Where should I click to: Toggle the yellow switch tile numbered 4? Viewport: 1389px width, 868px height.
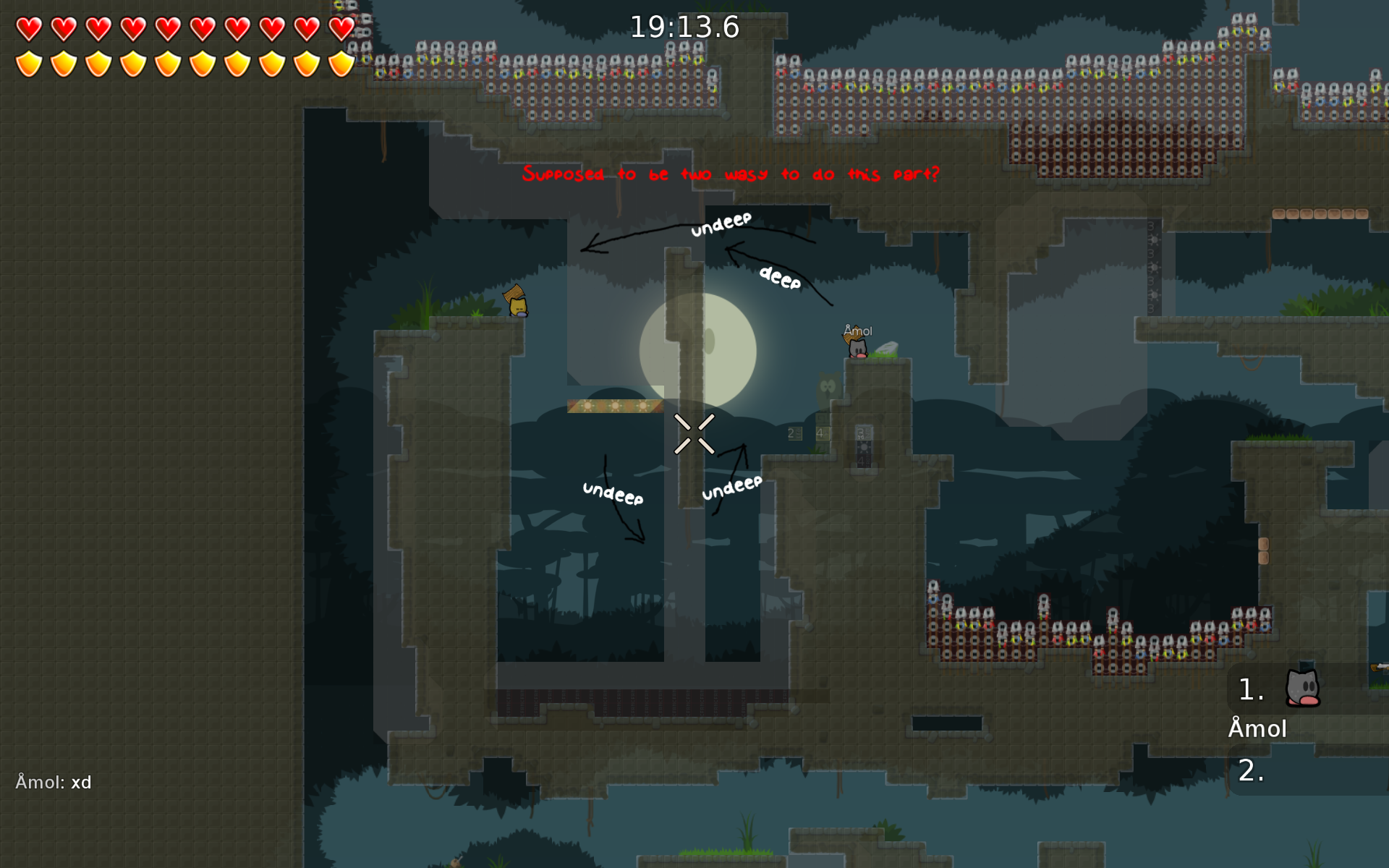821,433
